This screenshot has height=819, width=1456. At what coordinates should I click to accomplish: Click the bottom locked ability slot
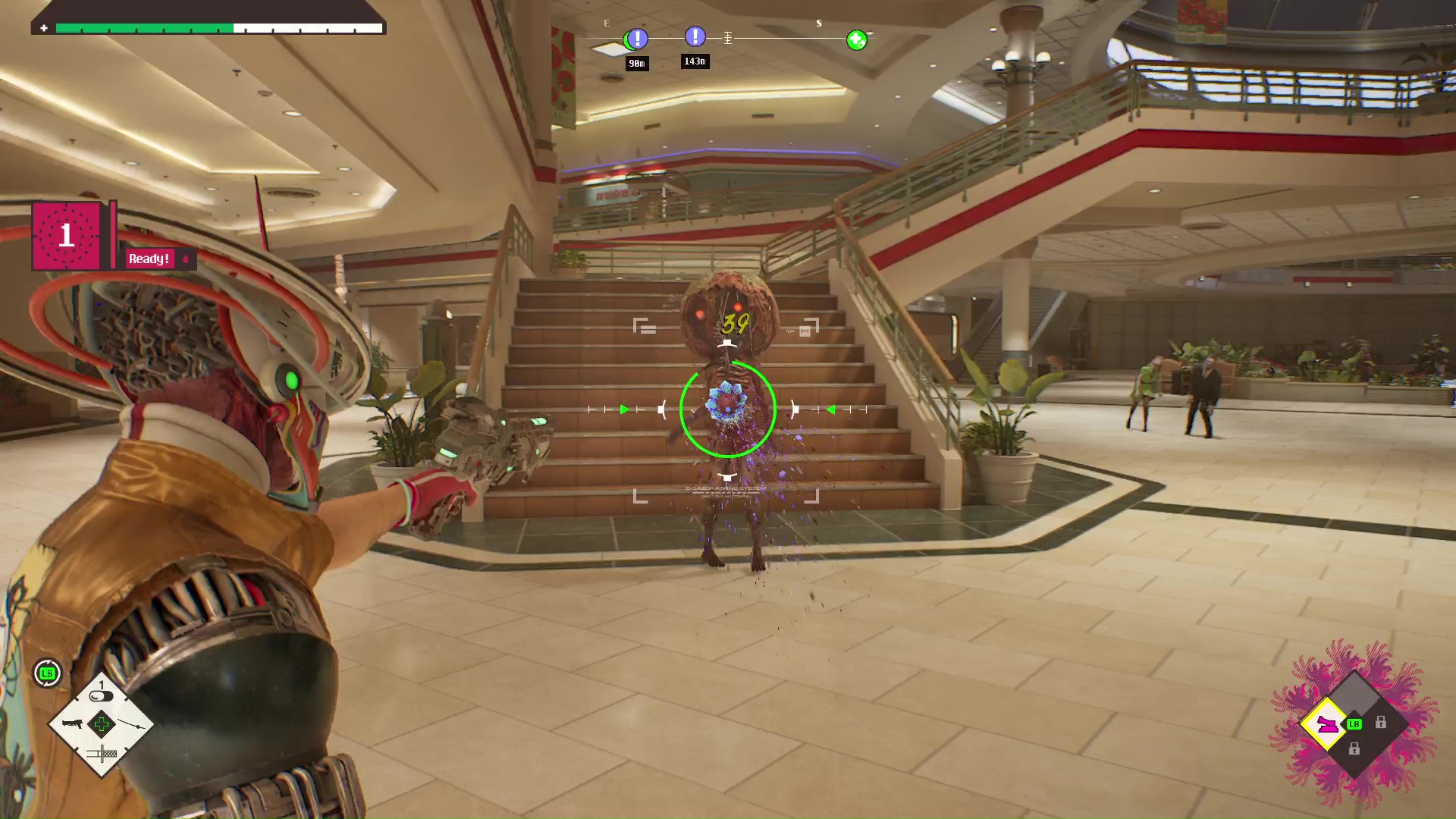[1354, 749]
